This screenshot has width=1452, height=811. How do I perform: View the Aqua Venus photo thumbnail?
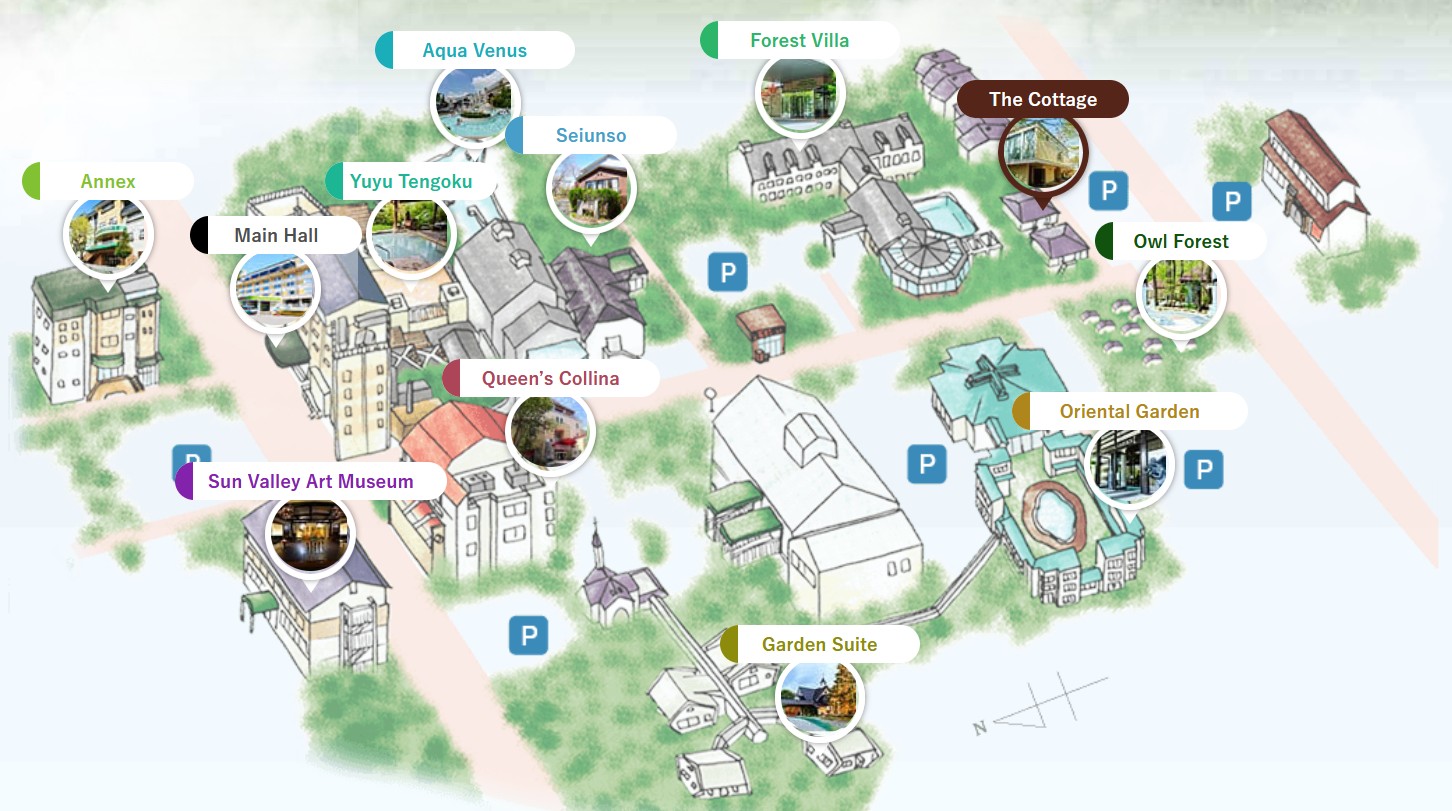coord(474,102)
